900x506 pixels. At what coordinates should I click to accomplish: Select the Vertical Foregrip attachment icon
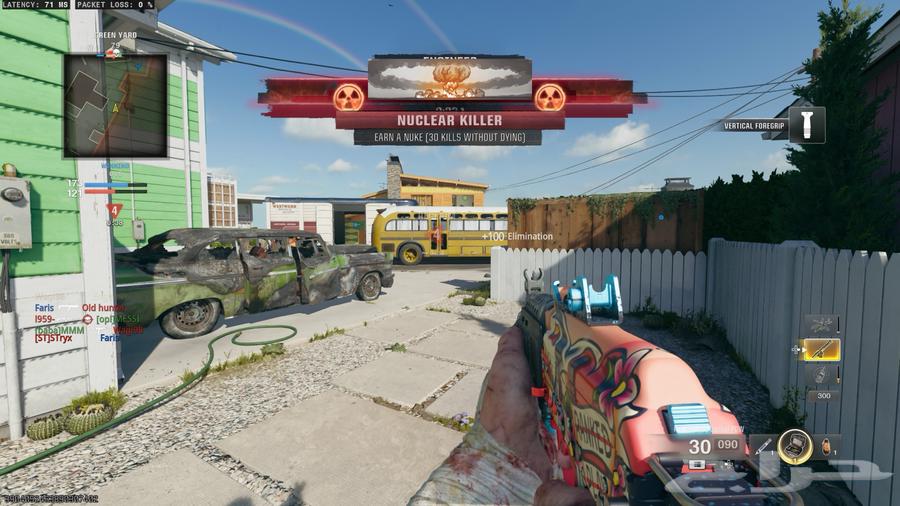click(806, 125)
